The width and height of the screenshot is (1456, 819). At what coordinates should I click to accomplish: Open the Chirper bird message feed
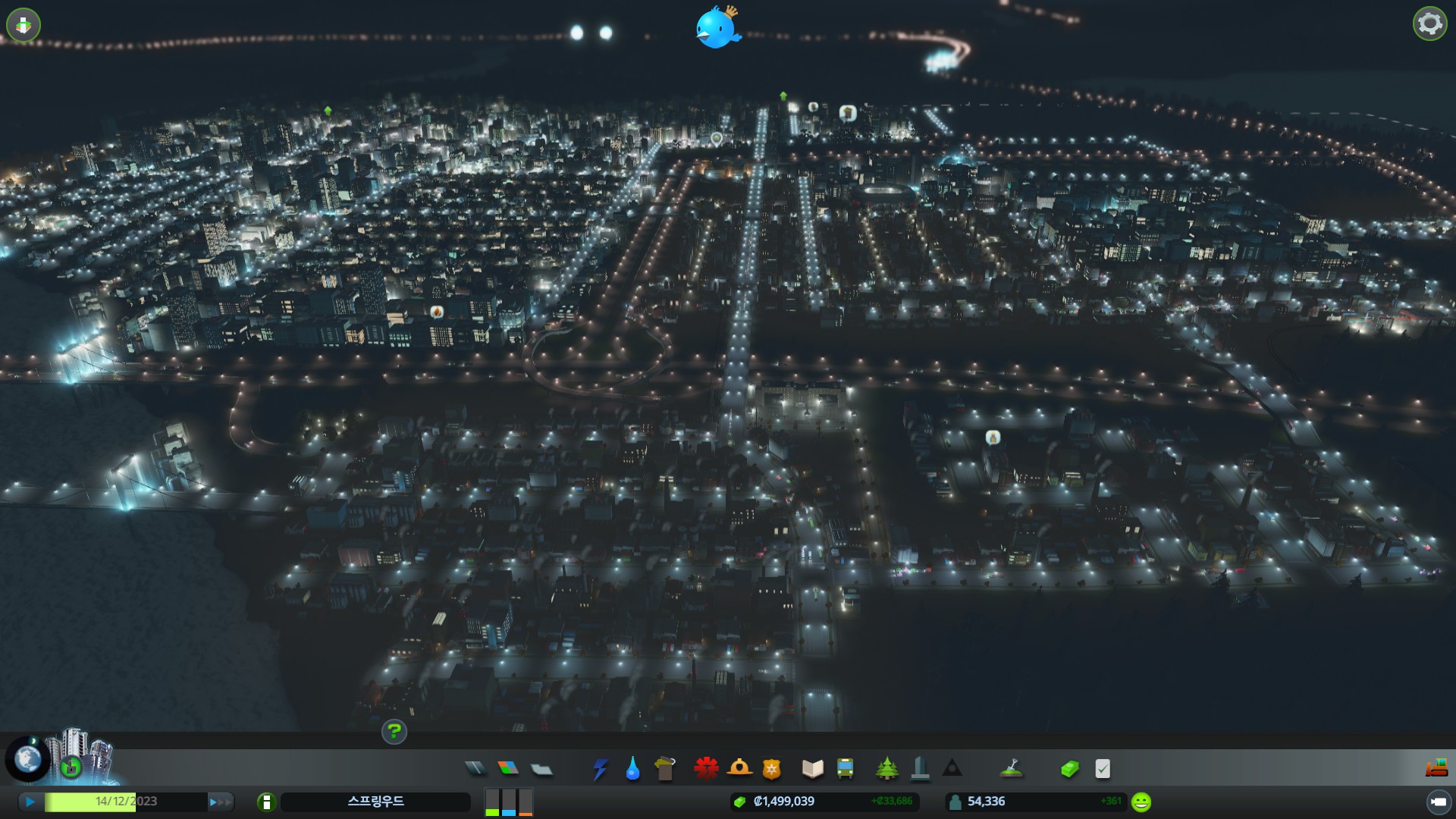tap(716, 28)
